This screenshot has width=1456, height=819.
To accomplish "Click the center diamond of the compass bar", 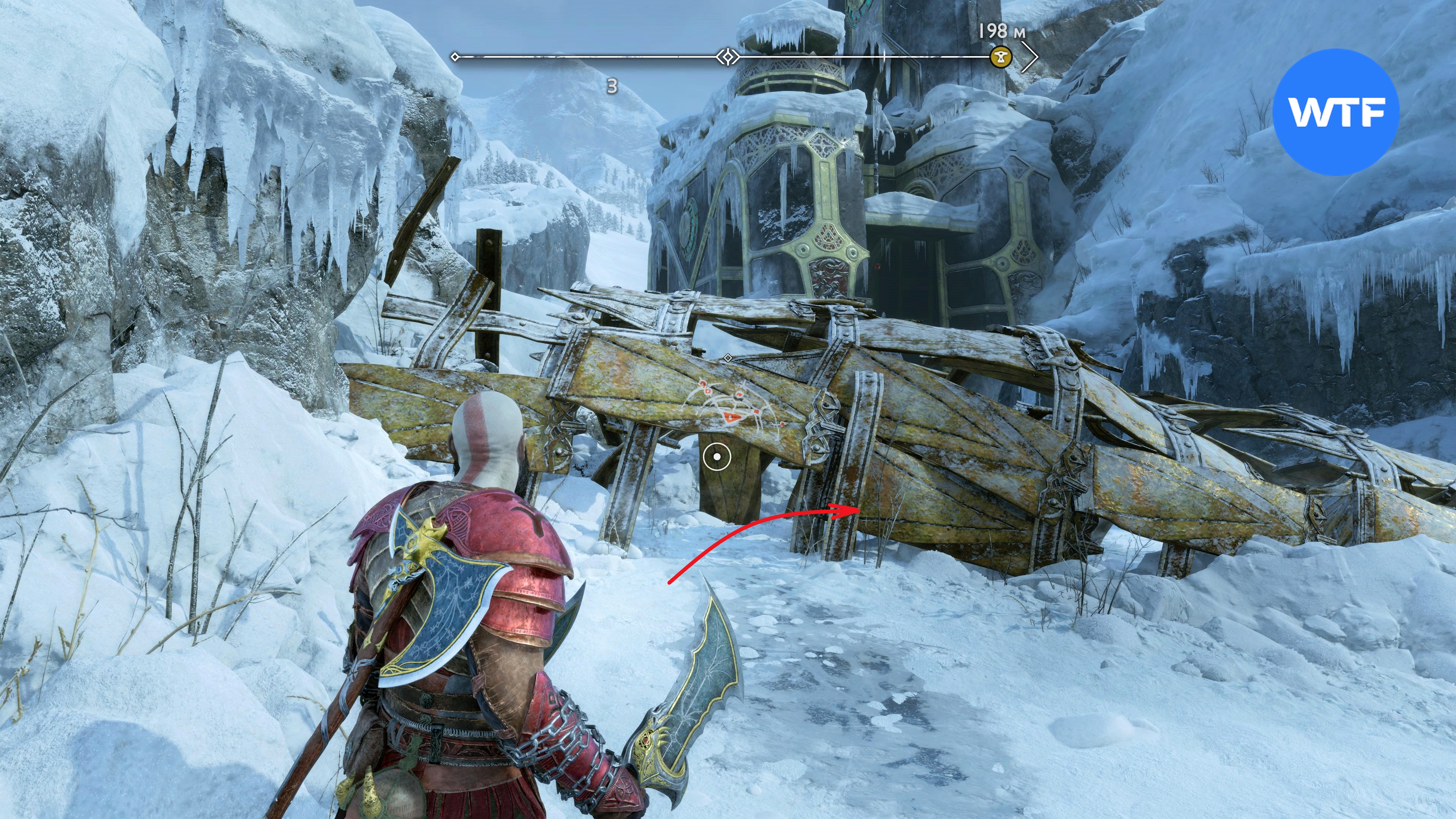I will 728,56.
